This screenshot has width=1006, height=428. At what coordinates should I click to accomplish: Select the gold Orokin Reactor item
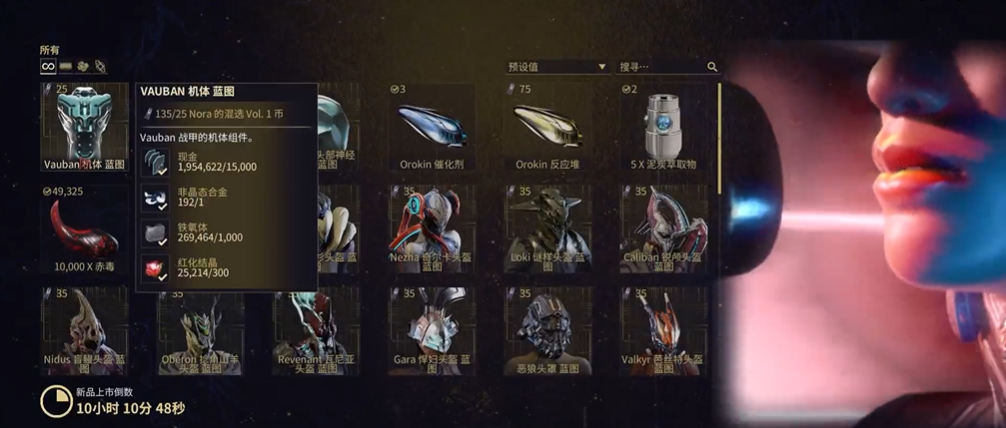click(548, 127)
